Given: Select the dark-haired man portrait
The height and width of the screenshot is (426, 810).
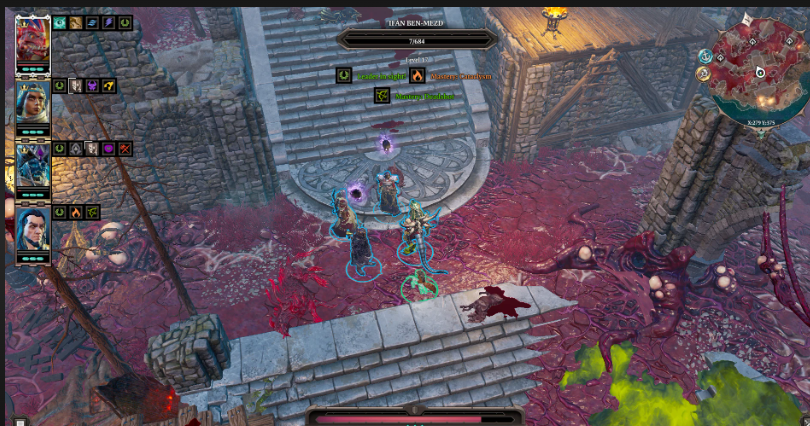Looking at the screenshot, I should pos(33,228).
